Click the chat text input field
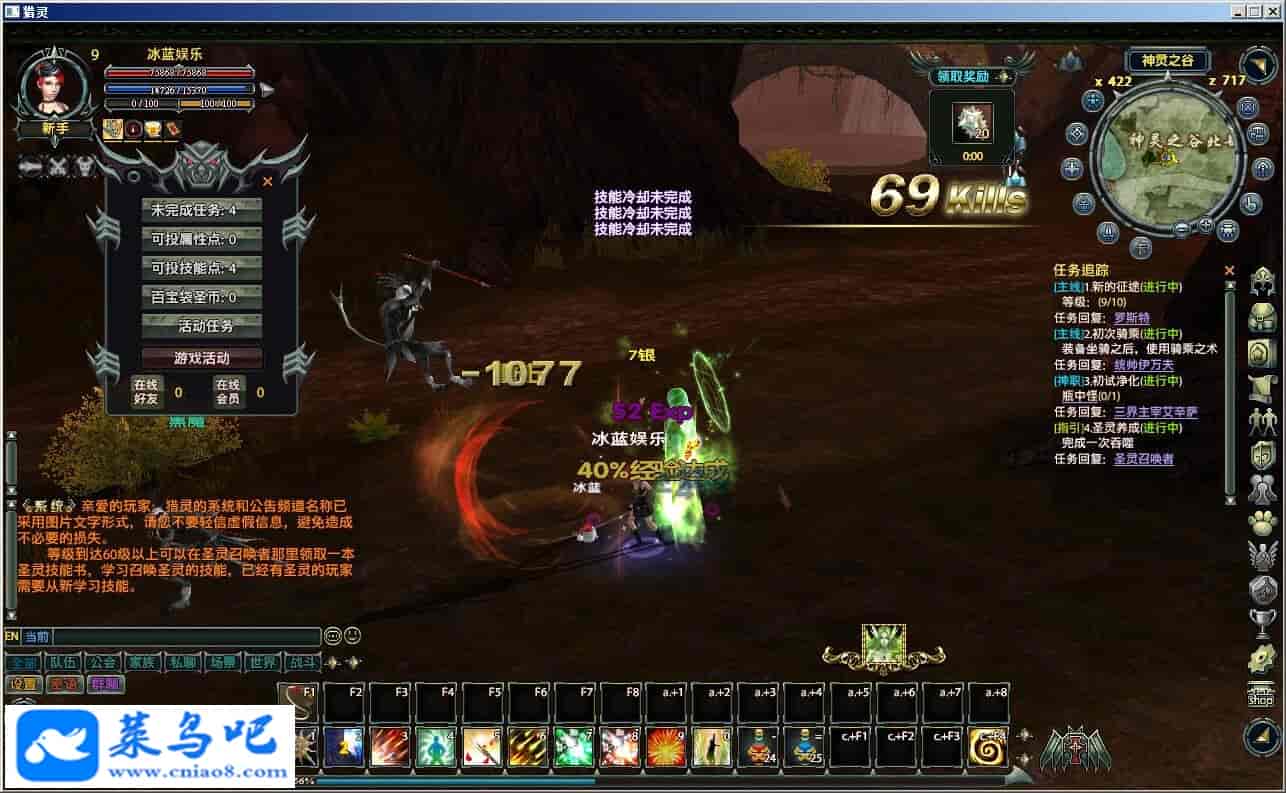This screenshot has height=793, width=1286. tap(186, 636)
